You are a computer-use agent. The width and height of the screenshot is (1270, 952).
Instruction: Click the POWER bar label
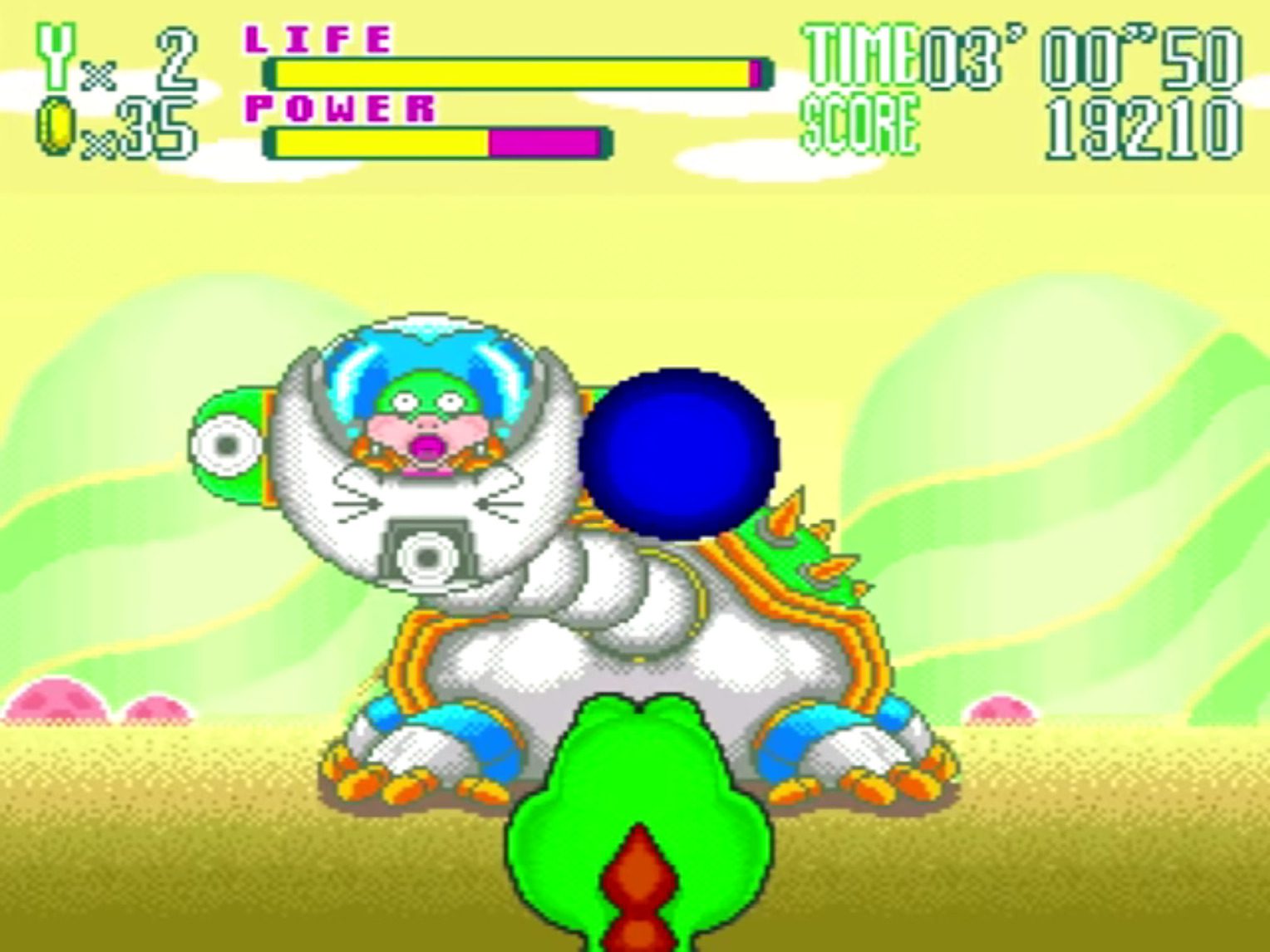point(341,106)
